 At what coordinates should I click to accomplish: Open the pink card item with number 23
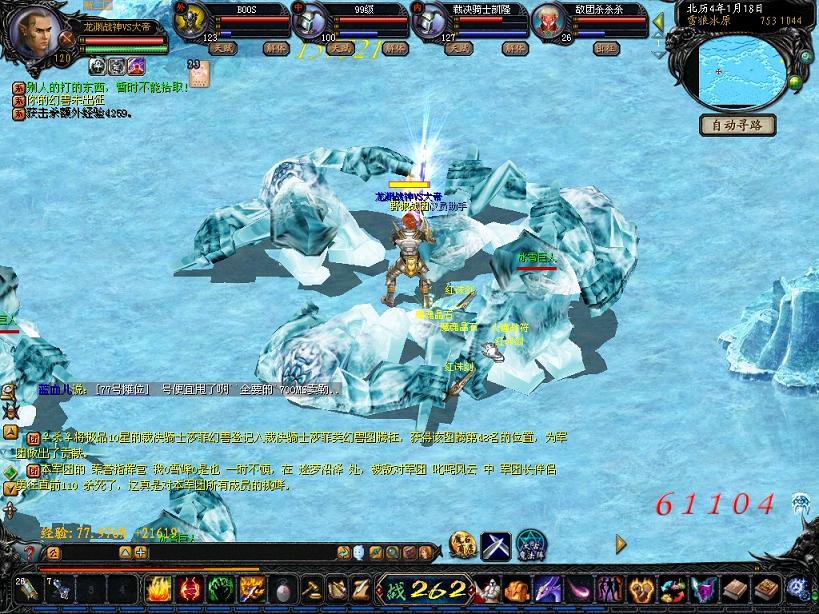194,74
